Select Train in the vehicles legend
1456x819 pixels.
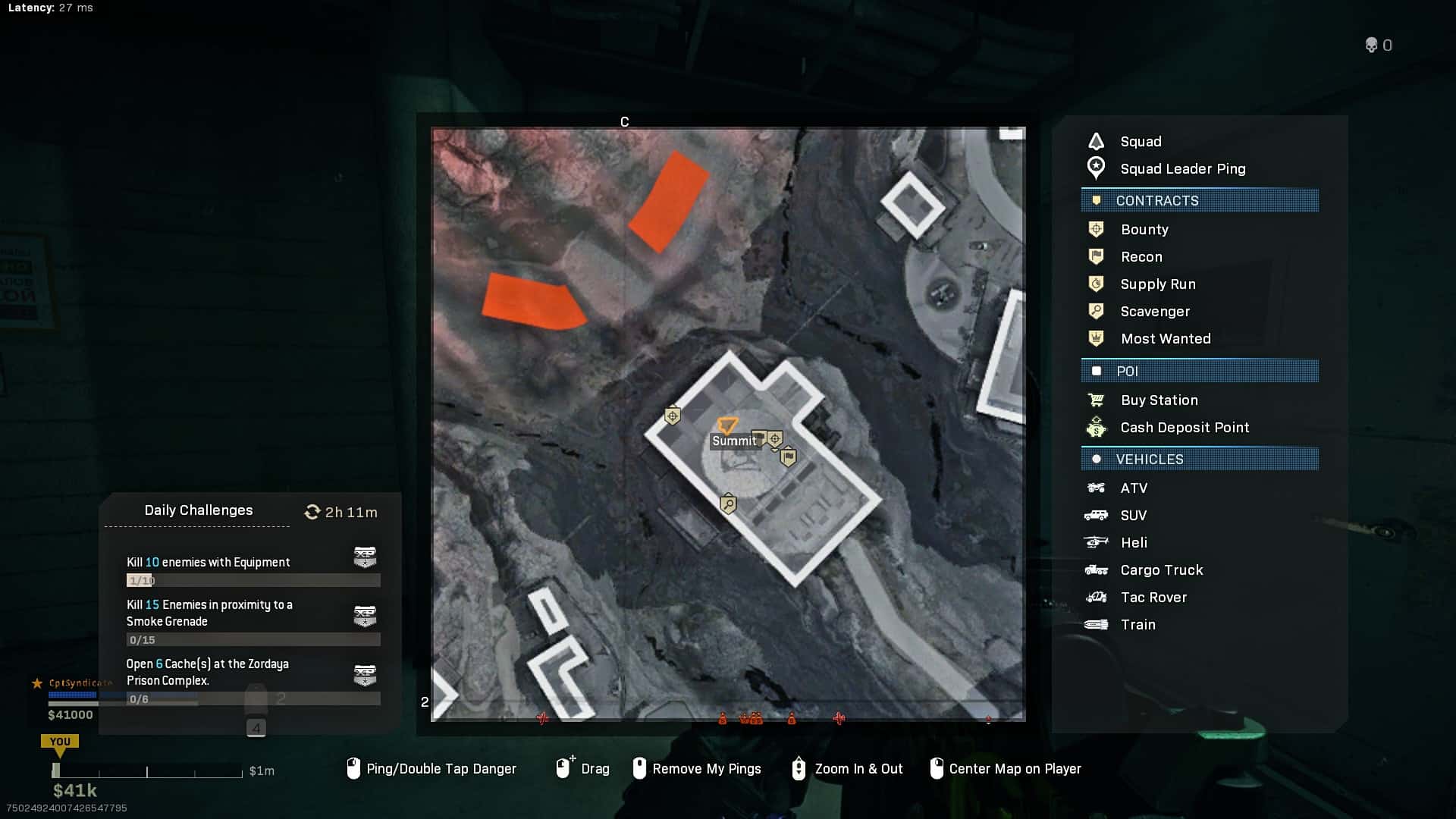pos(1137,625)
